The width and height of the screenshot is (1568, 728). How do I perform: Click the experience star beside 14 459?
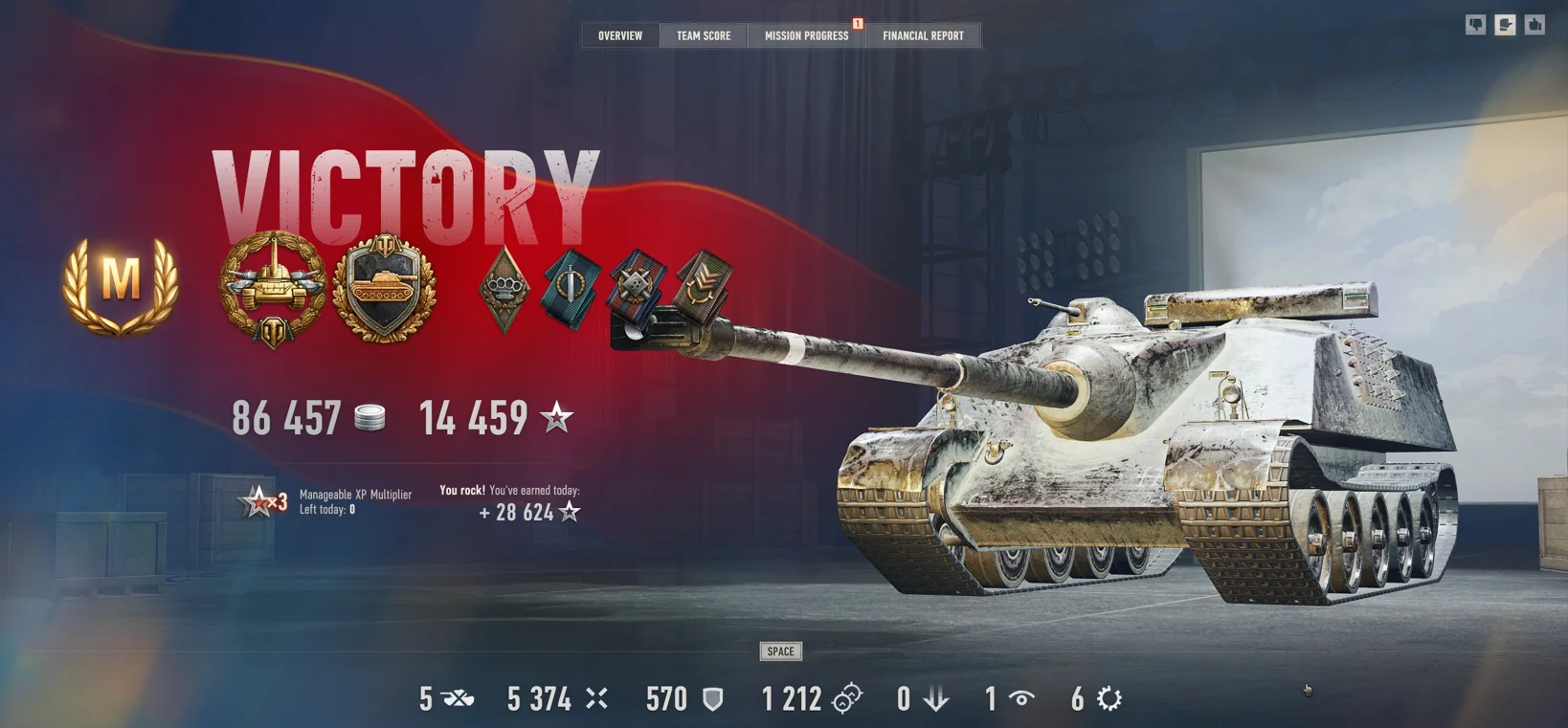(557, 417)
